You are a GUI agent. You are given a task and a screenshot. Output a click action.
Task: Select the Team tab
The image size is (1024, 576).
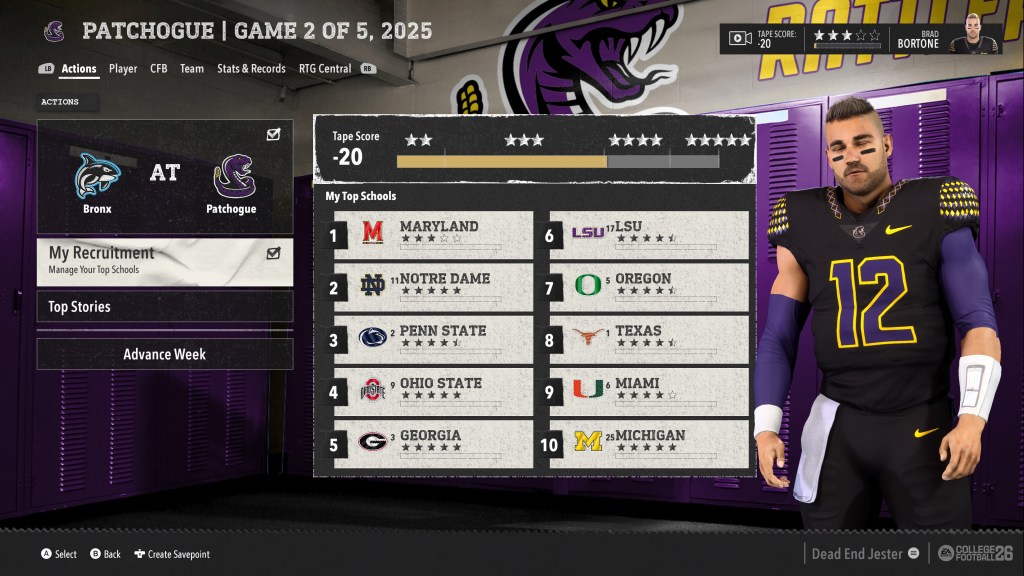(x=192, y=69)
